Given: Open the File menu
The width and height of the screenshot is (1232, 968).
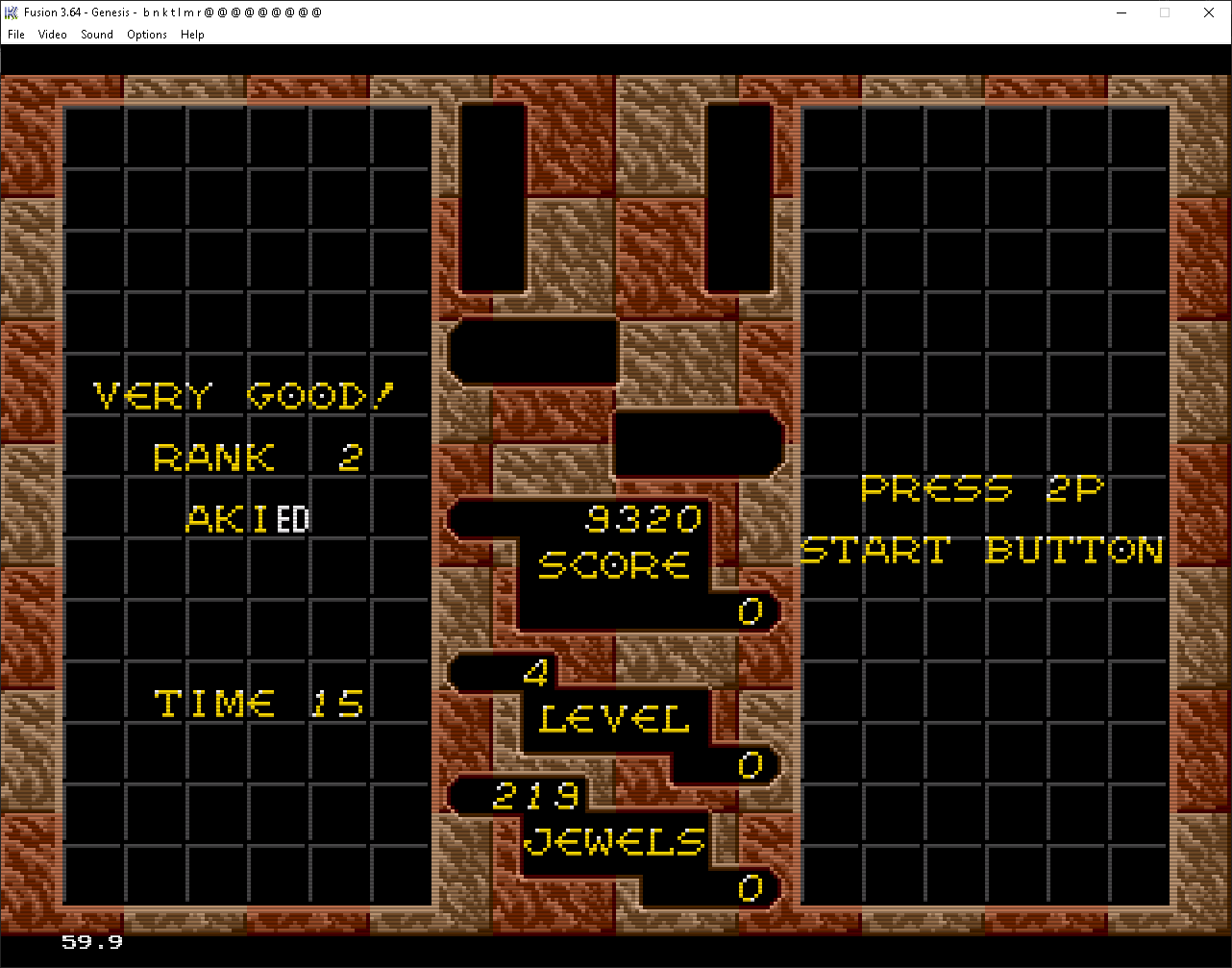Looking at the screenshot, I should [16, 35].
